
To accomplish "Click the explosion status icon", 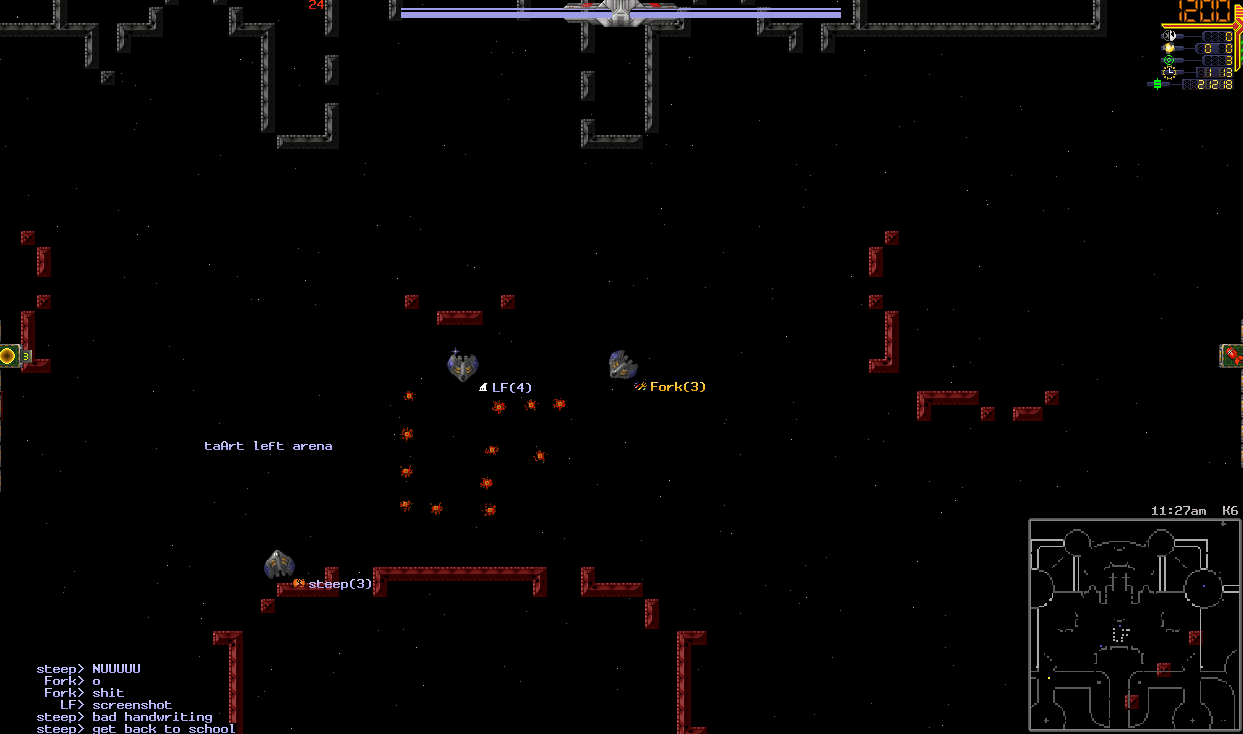I will (1169, 48).
